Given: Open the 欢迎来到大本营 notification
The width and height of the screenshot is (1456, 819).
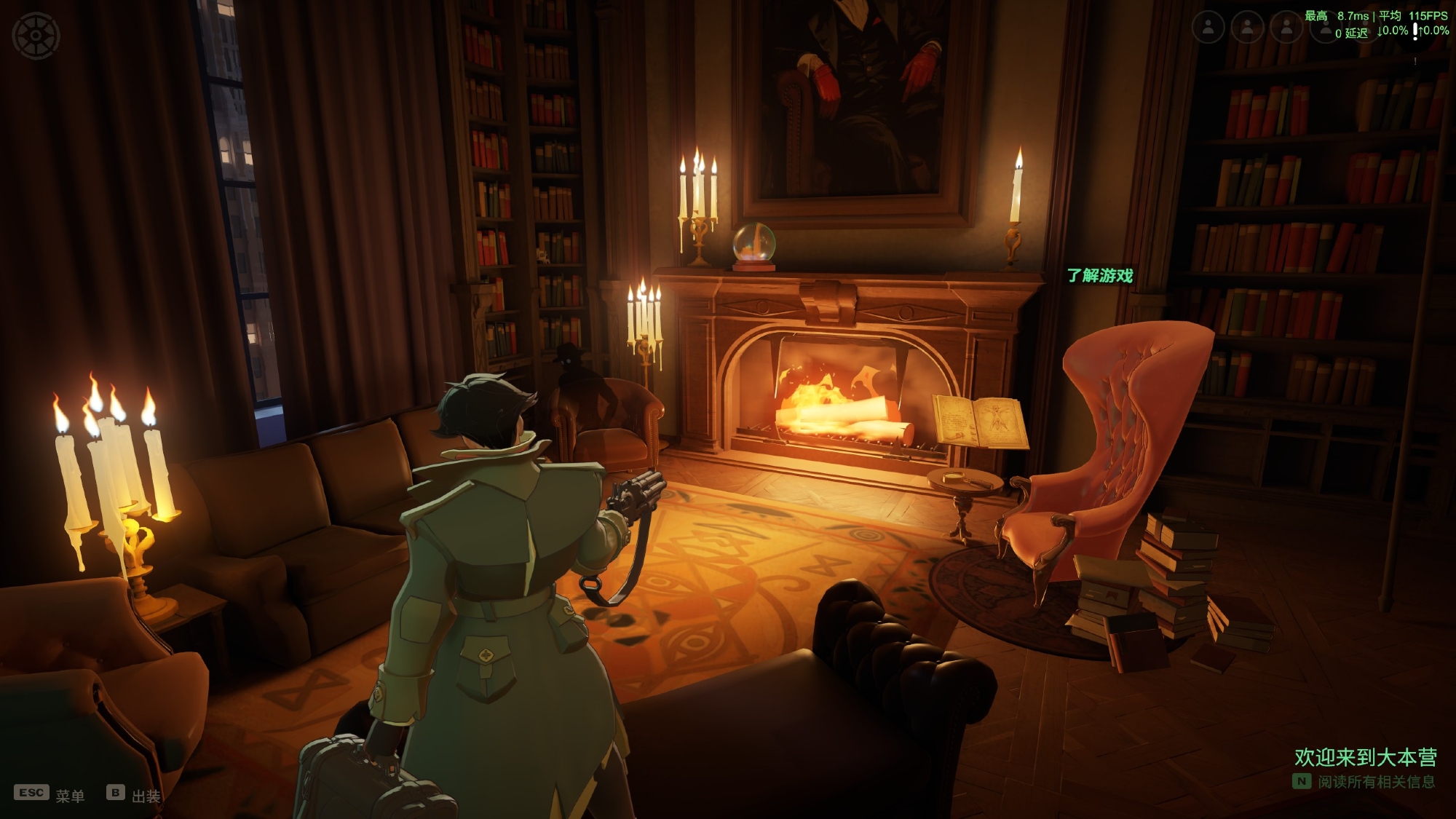Looking at the screenshot, I should 1365,758.
